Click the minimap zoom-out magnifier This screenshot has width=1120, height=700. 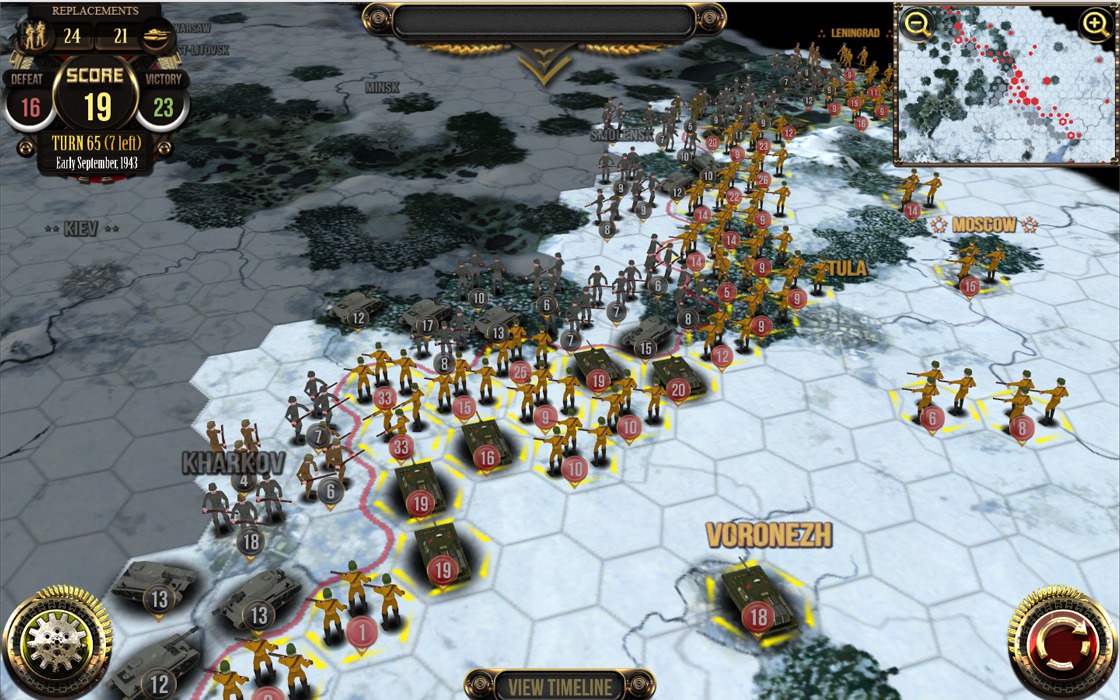pos(916,24)
